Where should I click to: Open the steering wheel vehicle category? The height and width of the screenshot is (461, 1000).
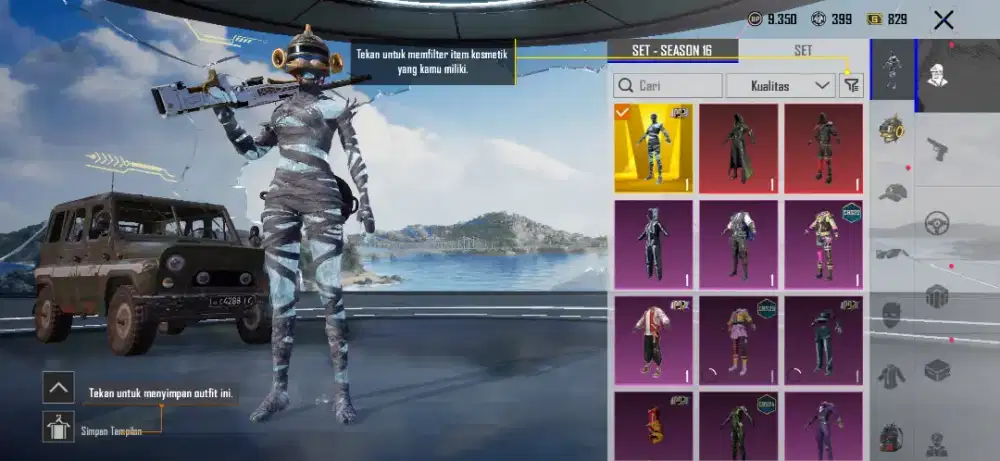(x=937, y=222)
